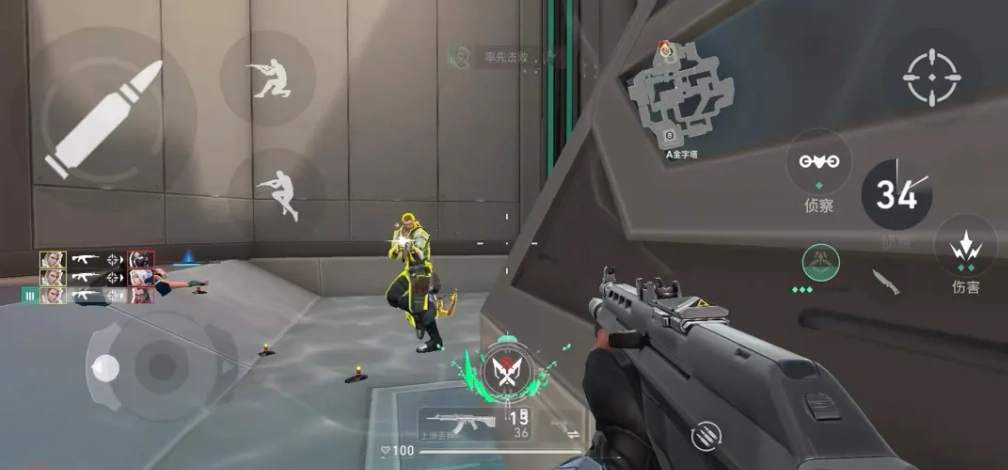Collapse the kill feed with the green button
1008x470 pixels.
[29, 295]
